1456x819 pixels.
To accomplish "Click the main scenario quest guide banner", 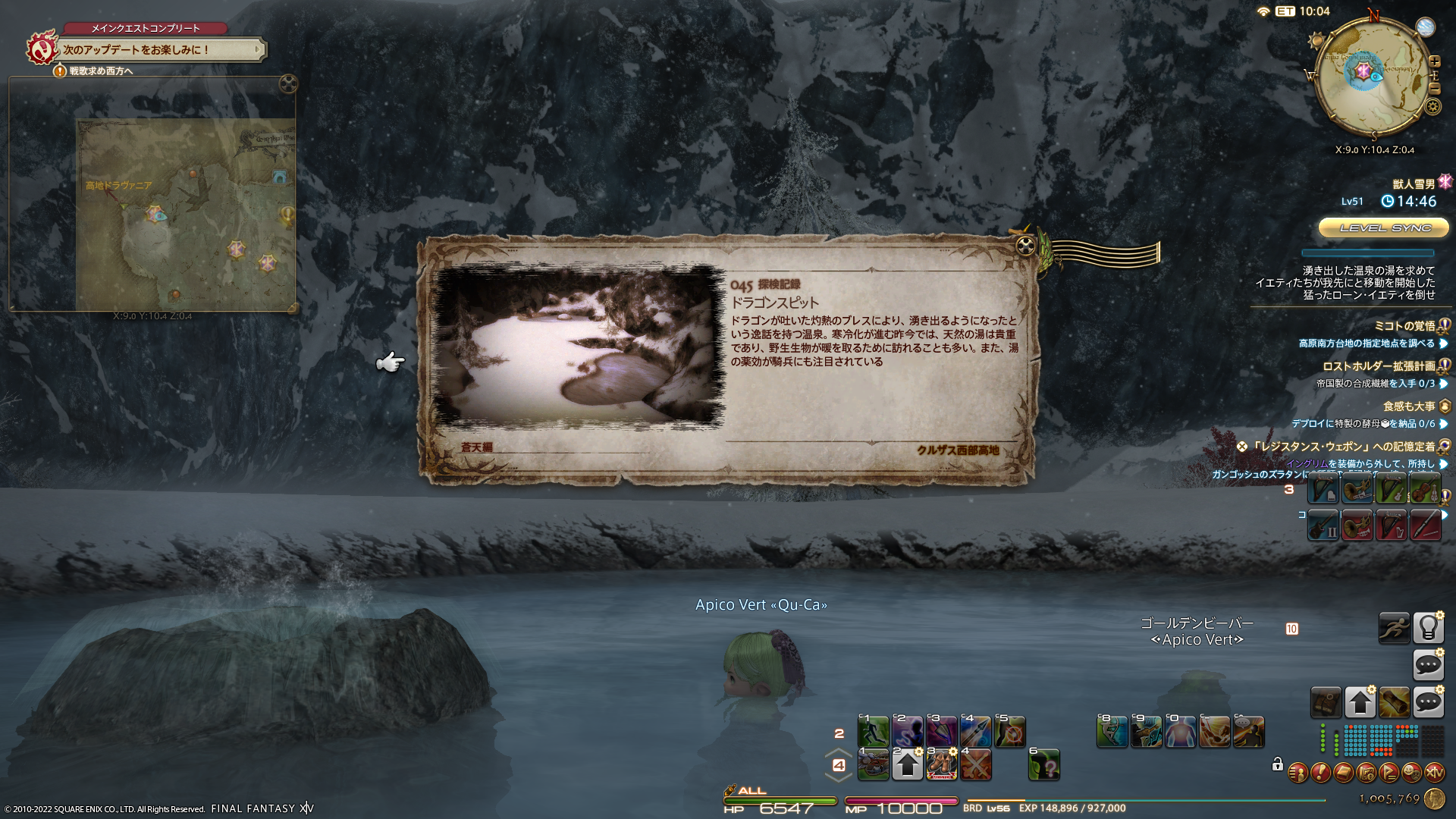I will pos(161,50).
